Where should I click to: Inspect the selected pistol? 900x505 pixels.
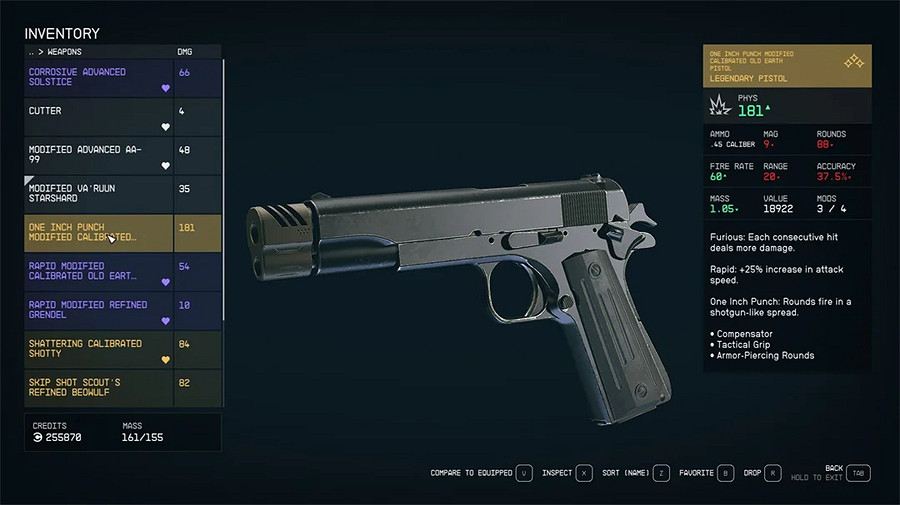(584, 473)
